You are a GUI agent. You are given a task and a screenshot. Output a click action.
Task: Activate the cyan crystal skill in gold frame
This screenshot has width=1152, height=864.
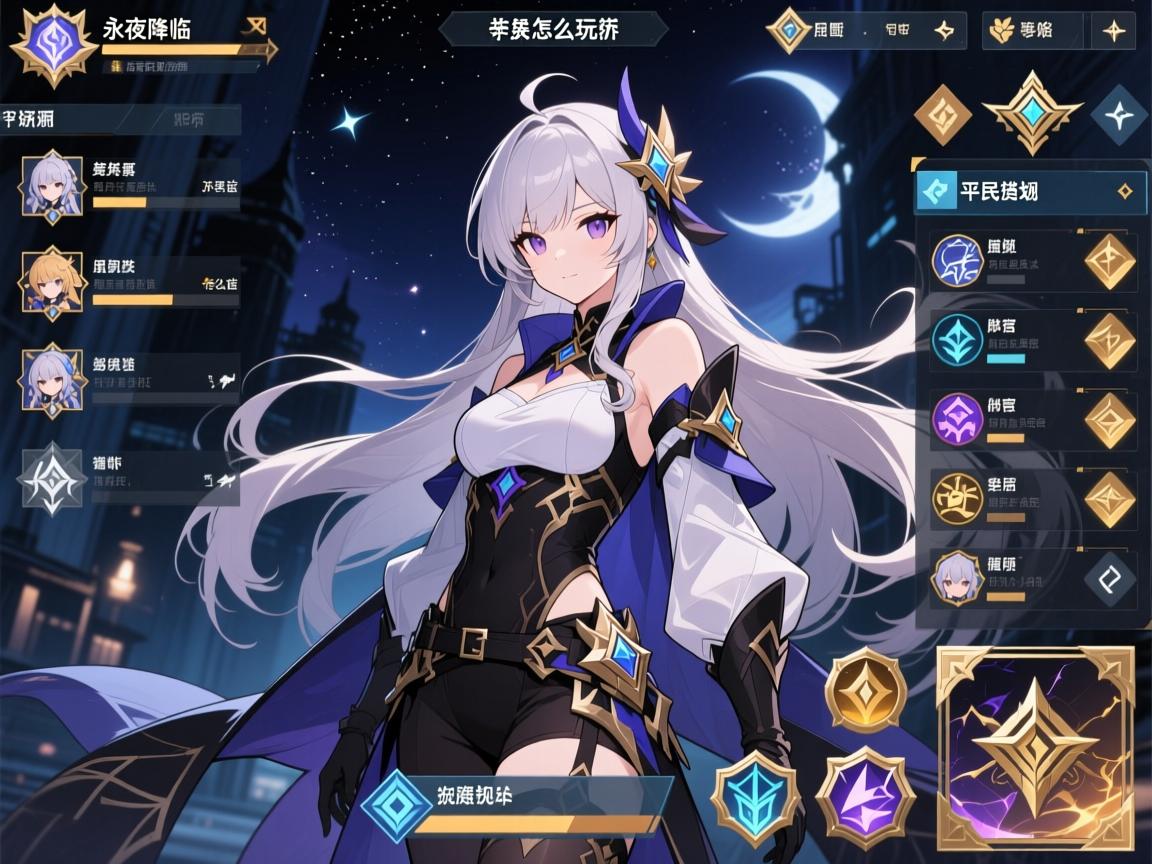756,798
